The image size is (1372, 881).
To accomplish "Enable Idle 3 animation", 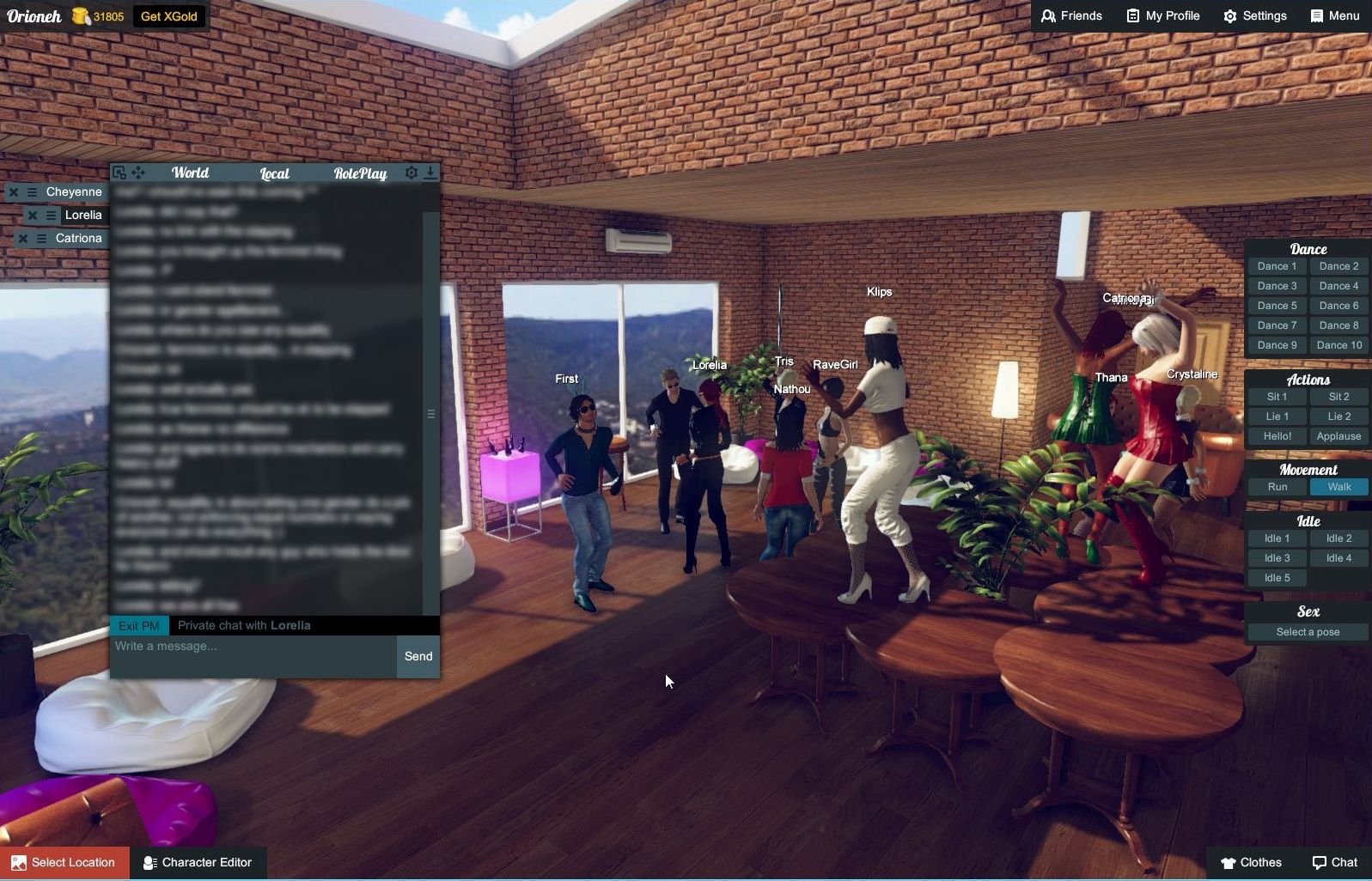I will click(1275, 557).
